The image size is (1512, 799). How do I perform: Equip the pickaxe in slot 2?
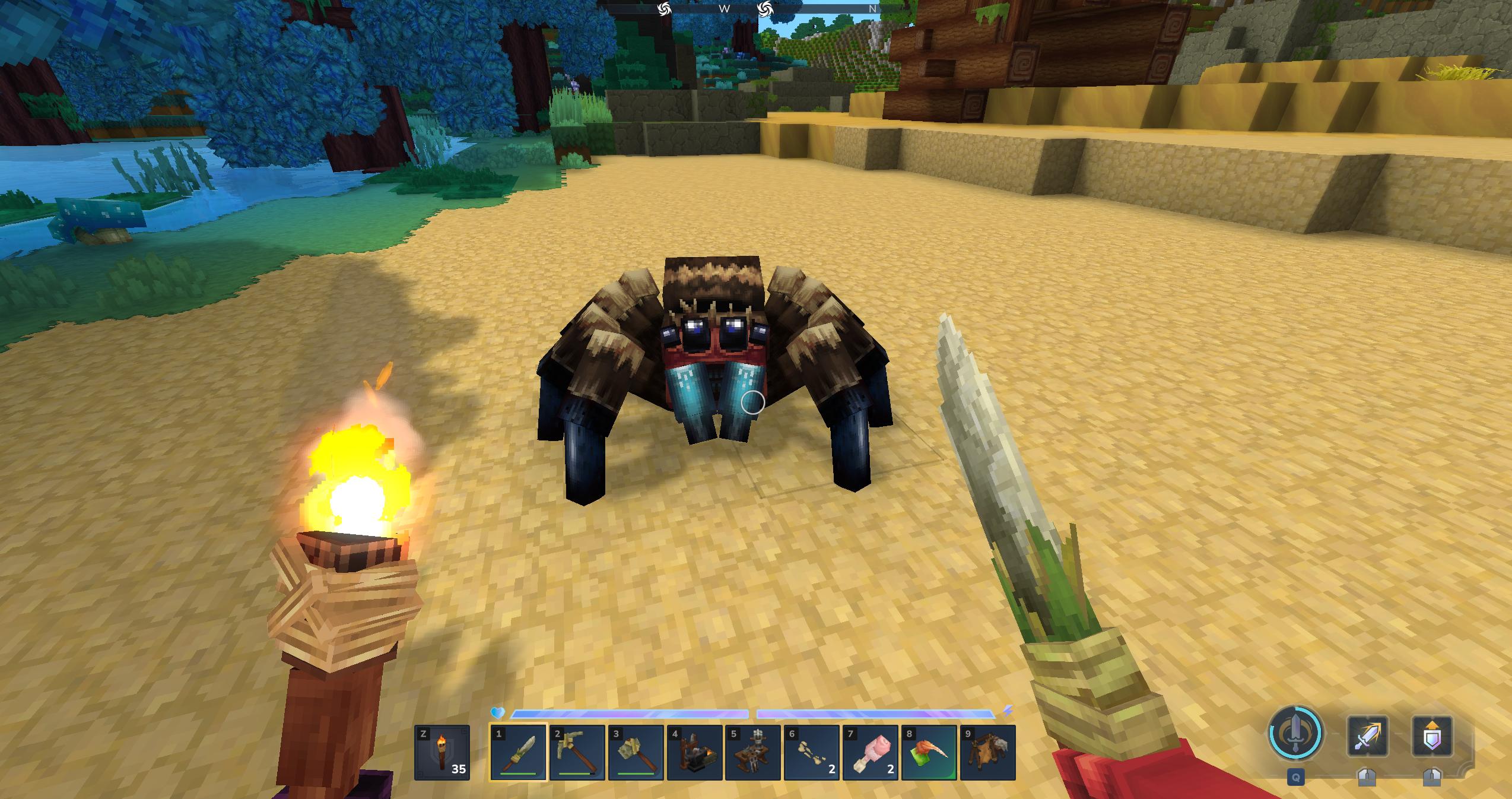[577, 753]
